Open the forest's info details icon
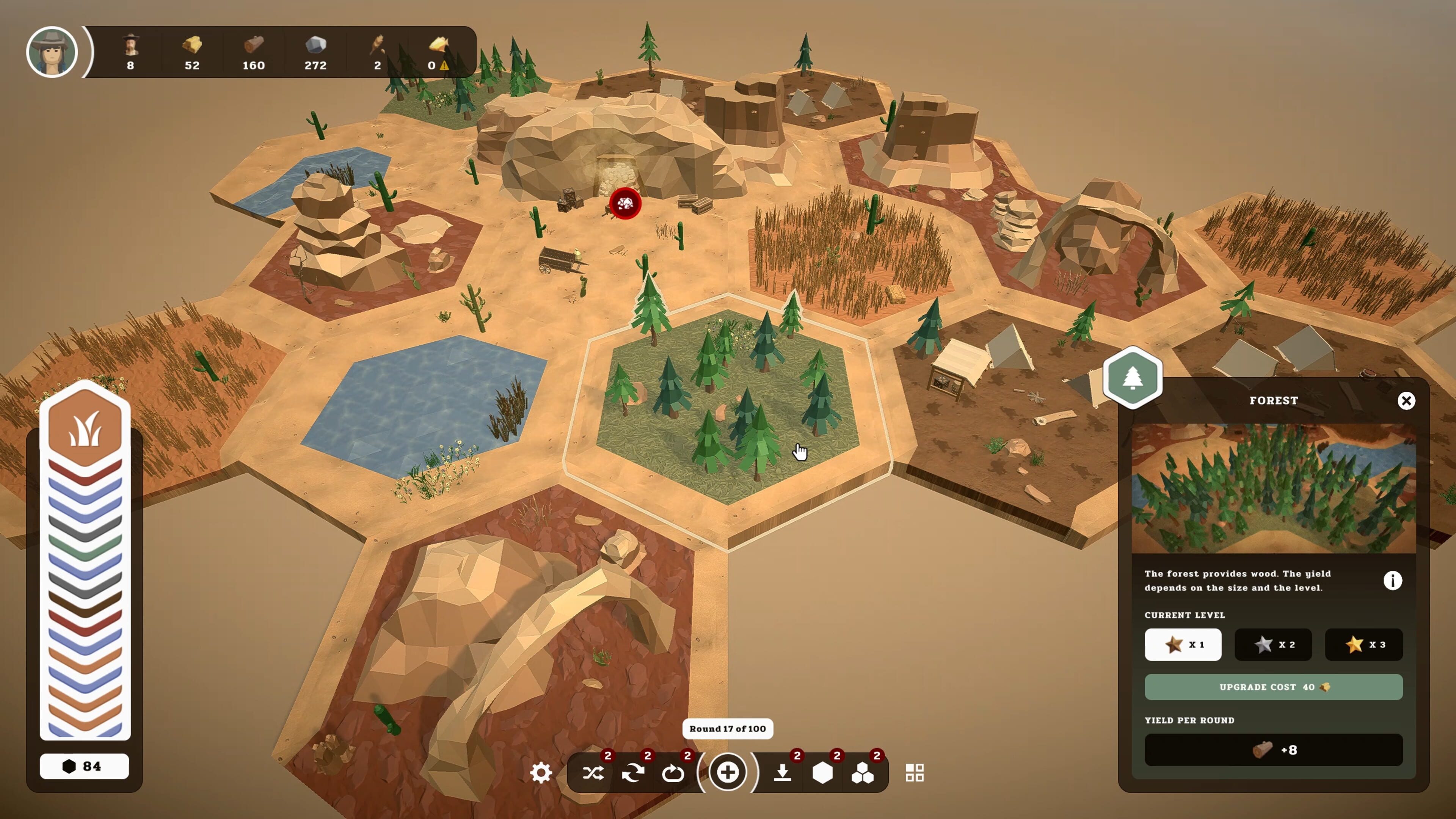Screen dimensions: 1456x819 (1393, 581)
